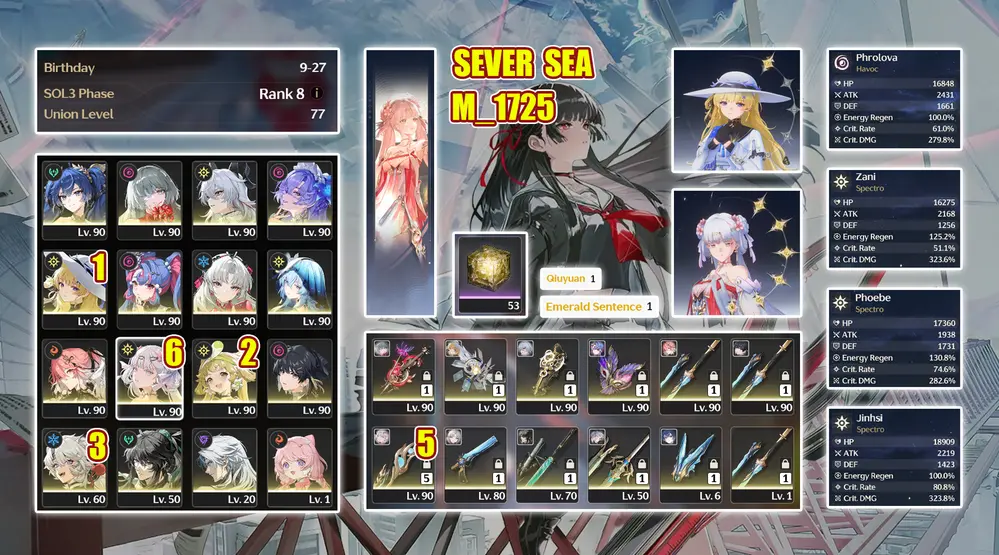Screen dimensions: 999x555
Task: Open the golden cube item with count 53
Action: (489, 273)
